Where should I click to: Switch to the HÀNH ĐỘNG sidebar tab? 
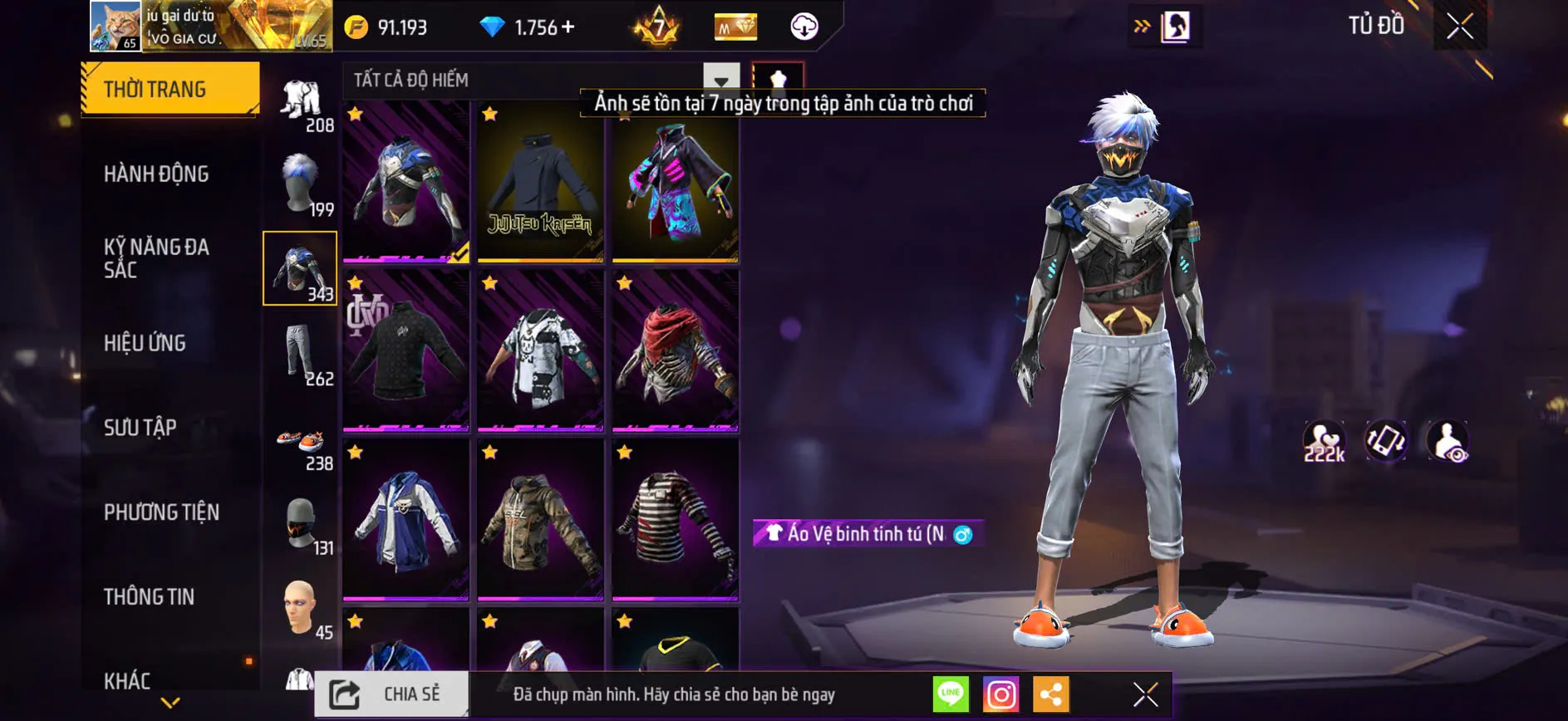155,174
